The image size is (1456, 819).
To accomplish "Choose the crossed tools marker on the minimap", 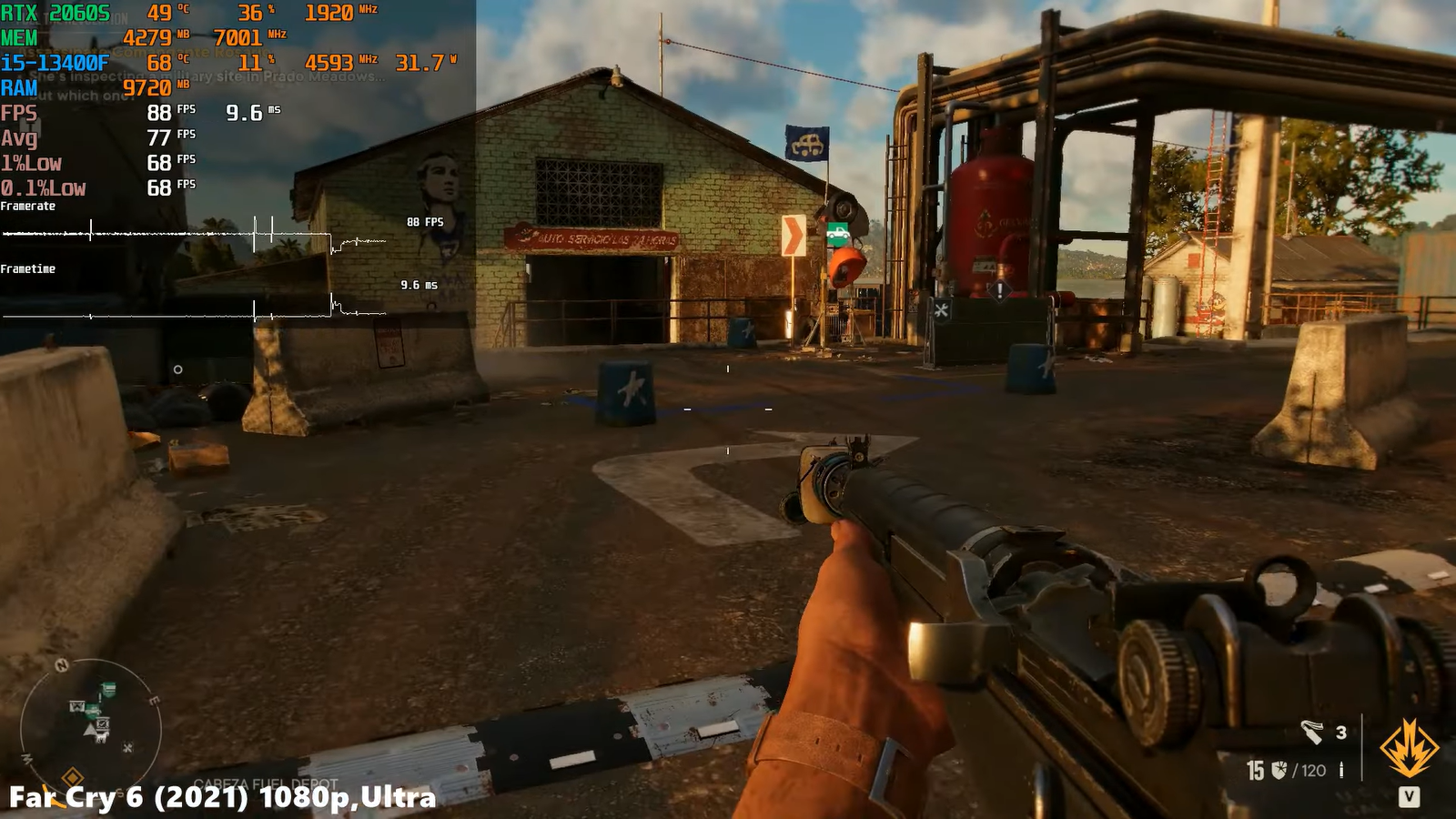I will click(x=127, y=748).
